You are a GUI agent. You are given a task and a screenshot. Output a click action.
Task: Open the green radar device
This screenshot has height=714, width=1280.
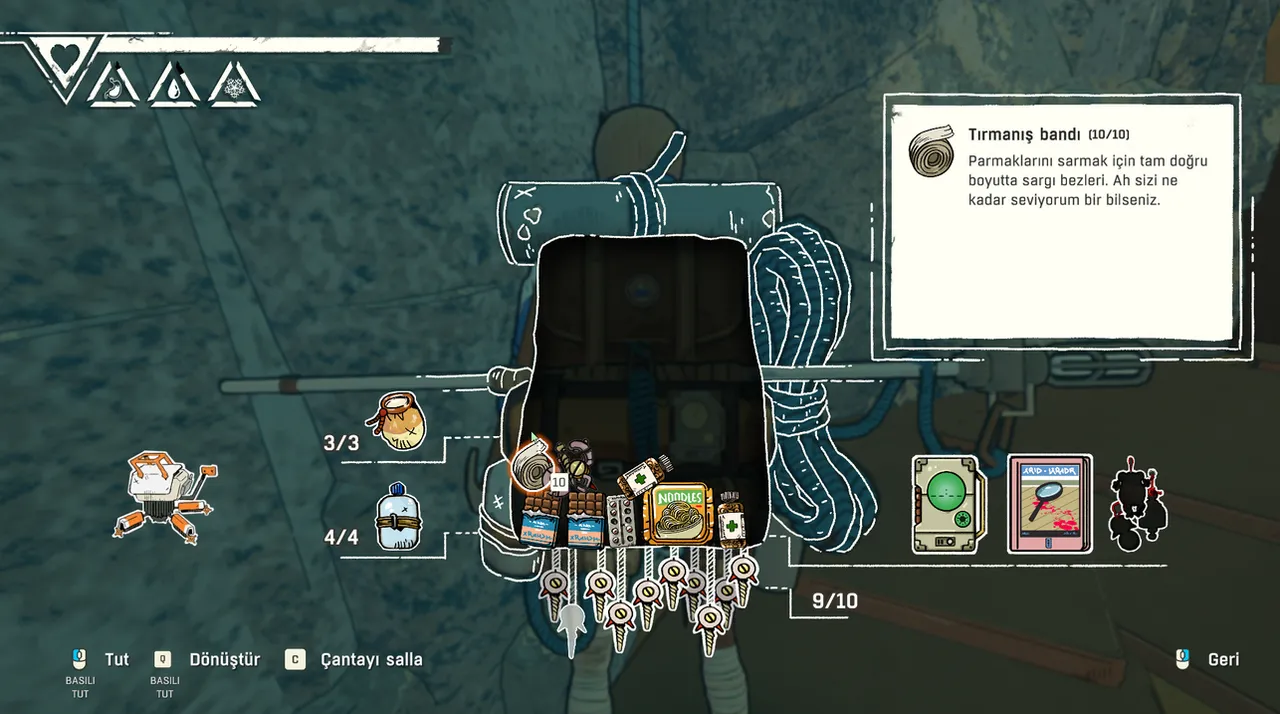[948, 505]
